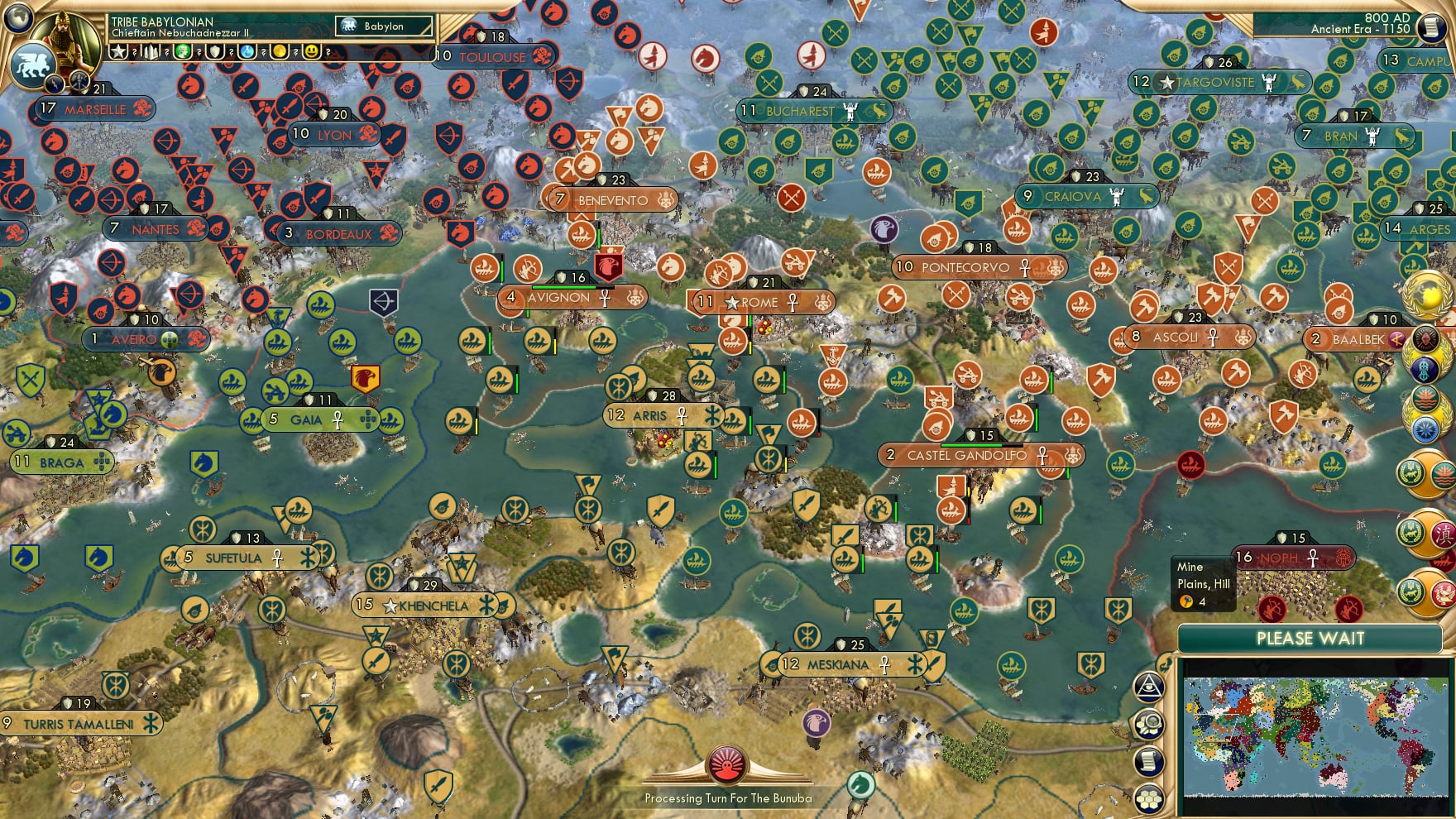The height and width of the screenshot is (819, 1456).
Task: Click the happiness smiley icon in the status bar
Action: (x=313, y=51)
